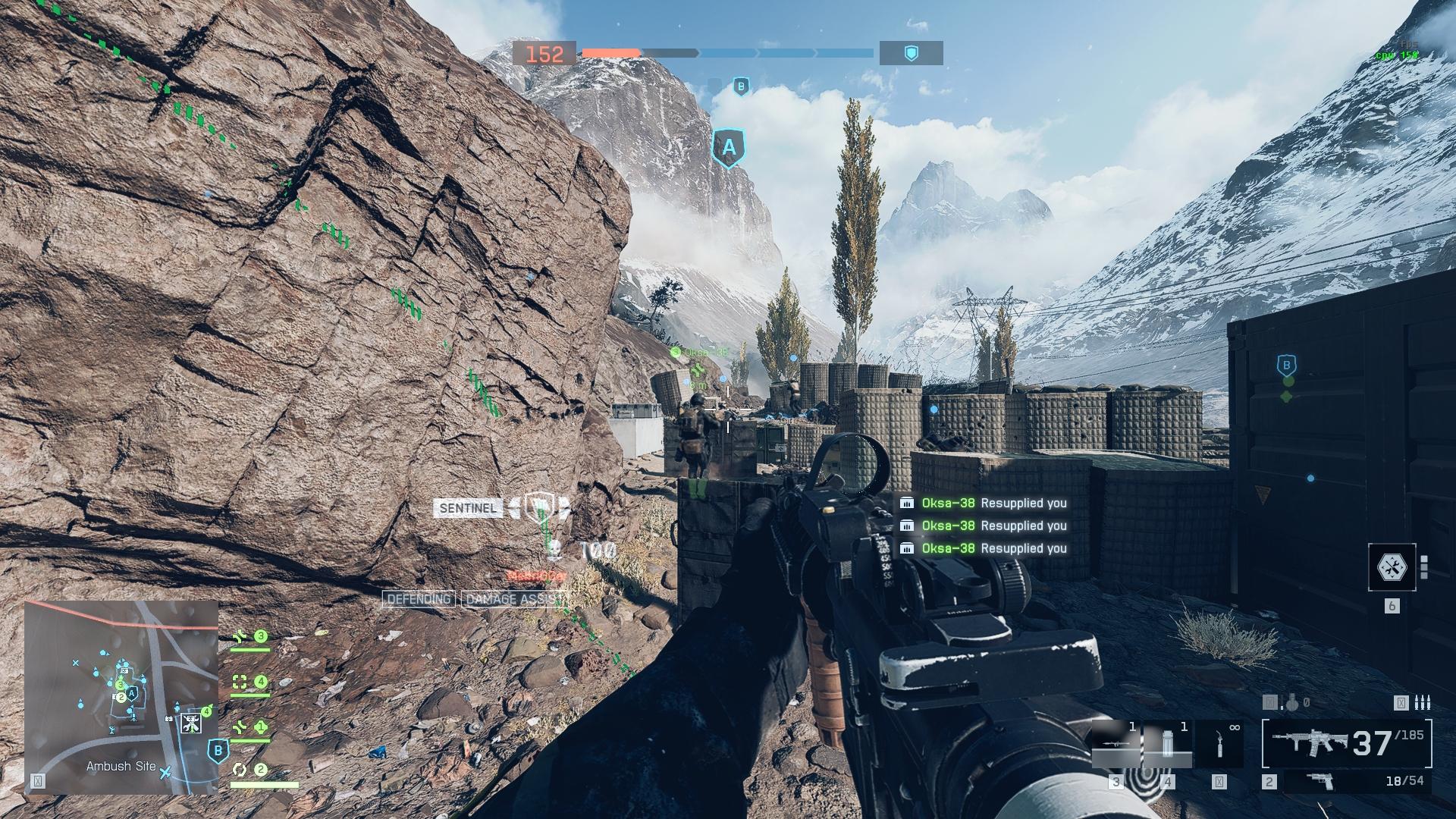Select squad member 4 in squad list
Image resolution: width=1456 pixels, height=819 pixels.
[x=250, y=682]
